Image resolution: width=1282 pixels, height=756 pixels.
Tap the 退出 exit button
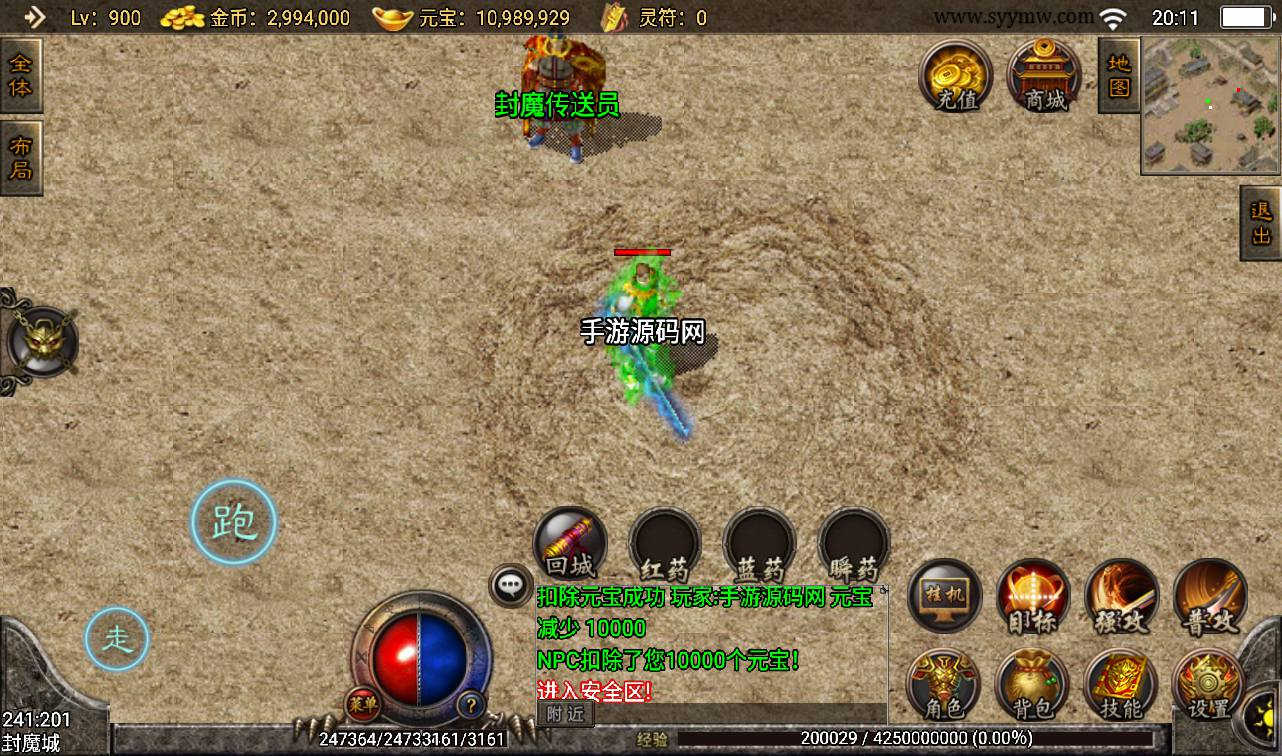(x=1260, y=223)
